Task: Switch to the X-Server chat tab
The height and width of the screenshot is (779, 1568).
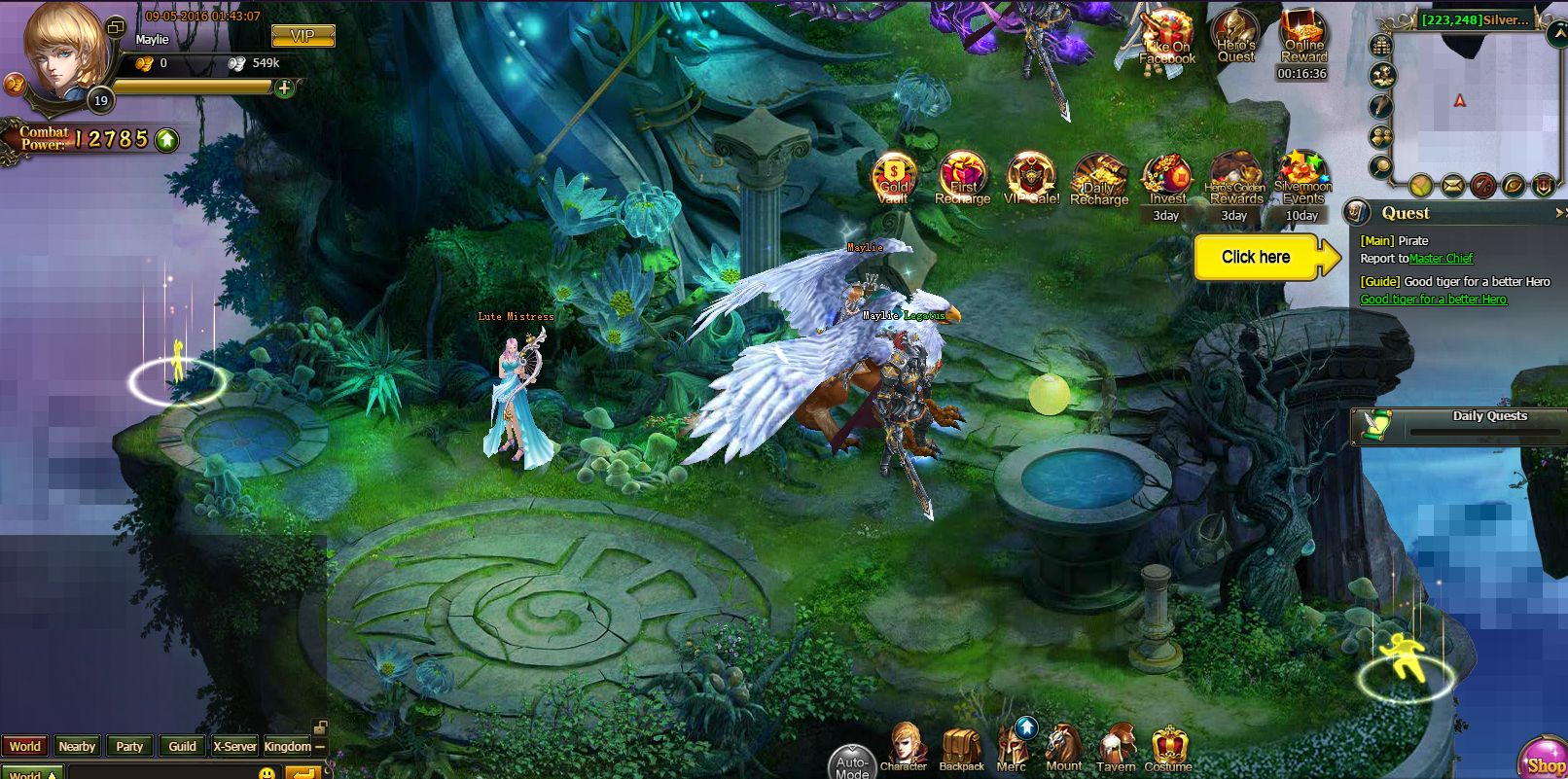Action: point(234,747)
